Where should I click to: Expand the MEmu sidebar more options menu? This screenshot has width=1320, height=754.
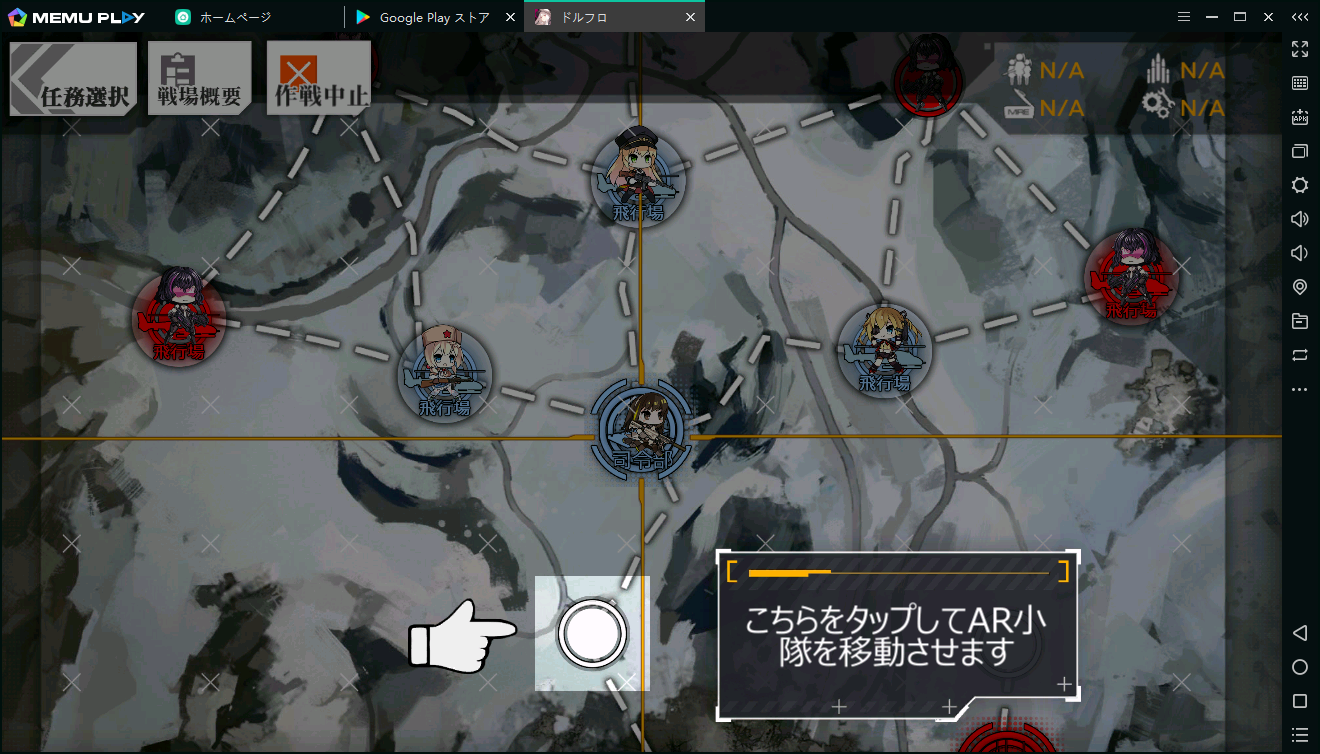click(1300, 389)
